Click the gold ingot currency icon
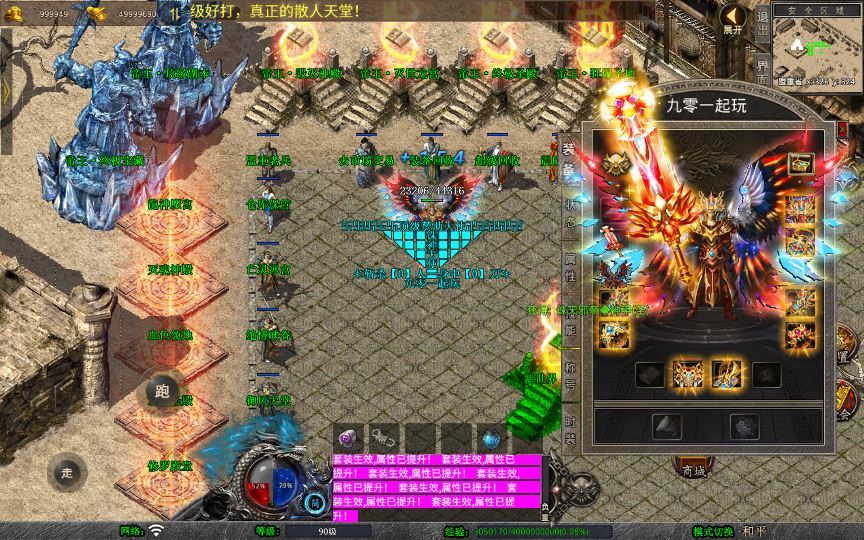Screen dimensions: 864x540 tap(96, 12)
